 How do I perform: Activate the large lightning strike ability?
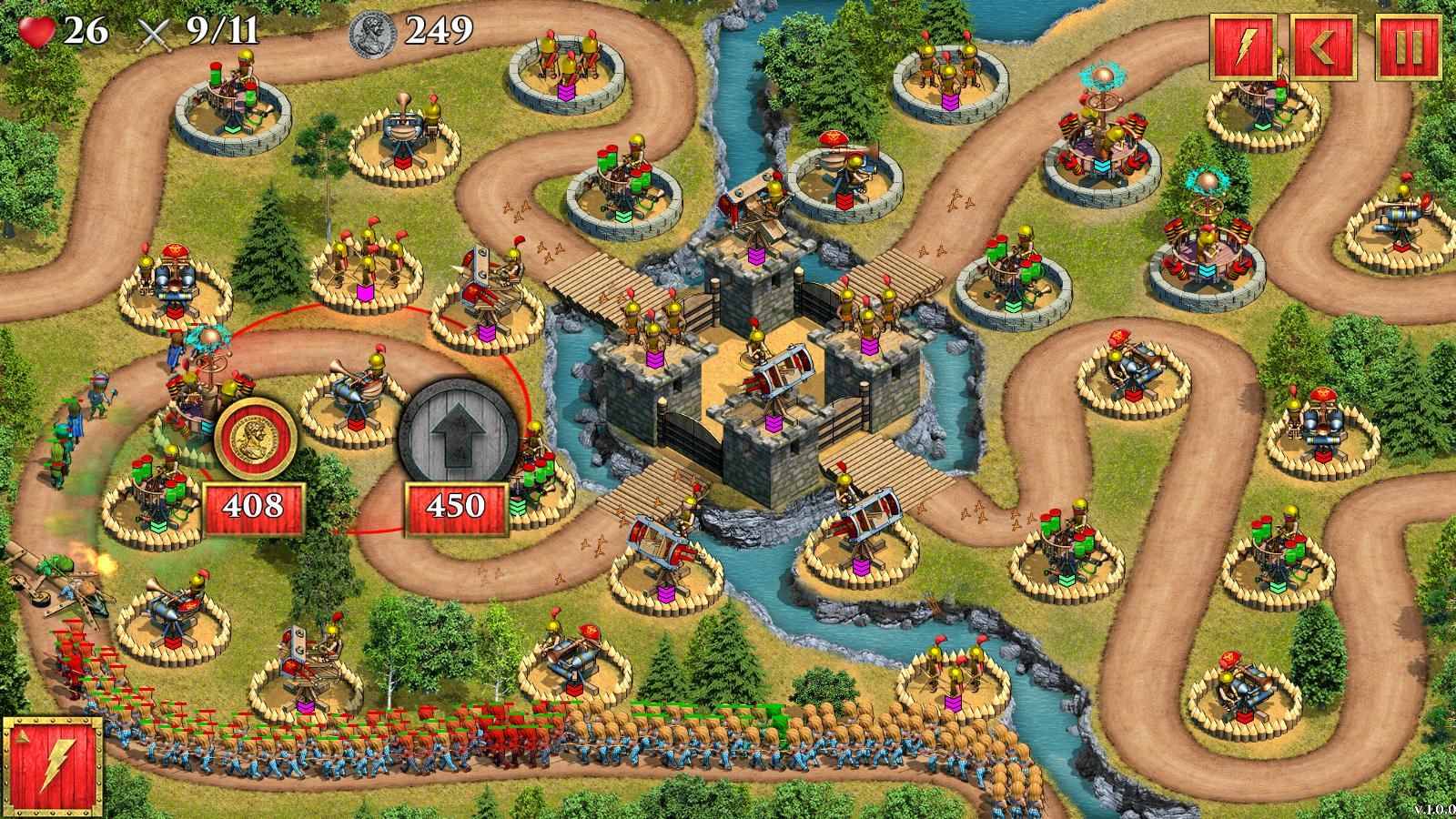tap(53, 764)
